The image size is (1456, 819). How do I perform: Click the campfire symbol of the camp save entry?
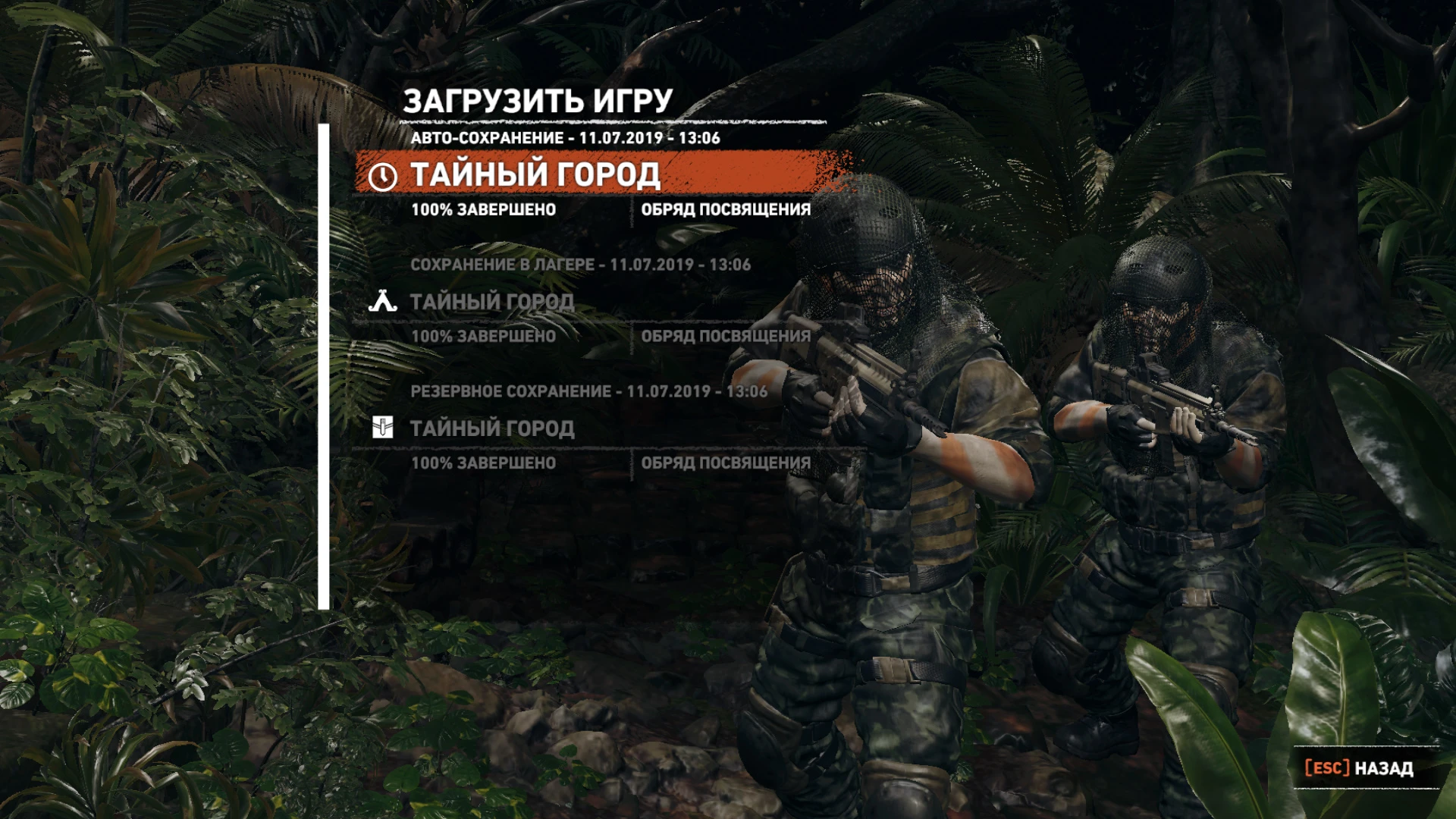pos(383,302)
